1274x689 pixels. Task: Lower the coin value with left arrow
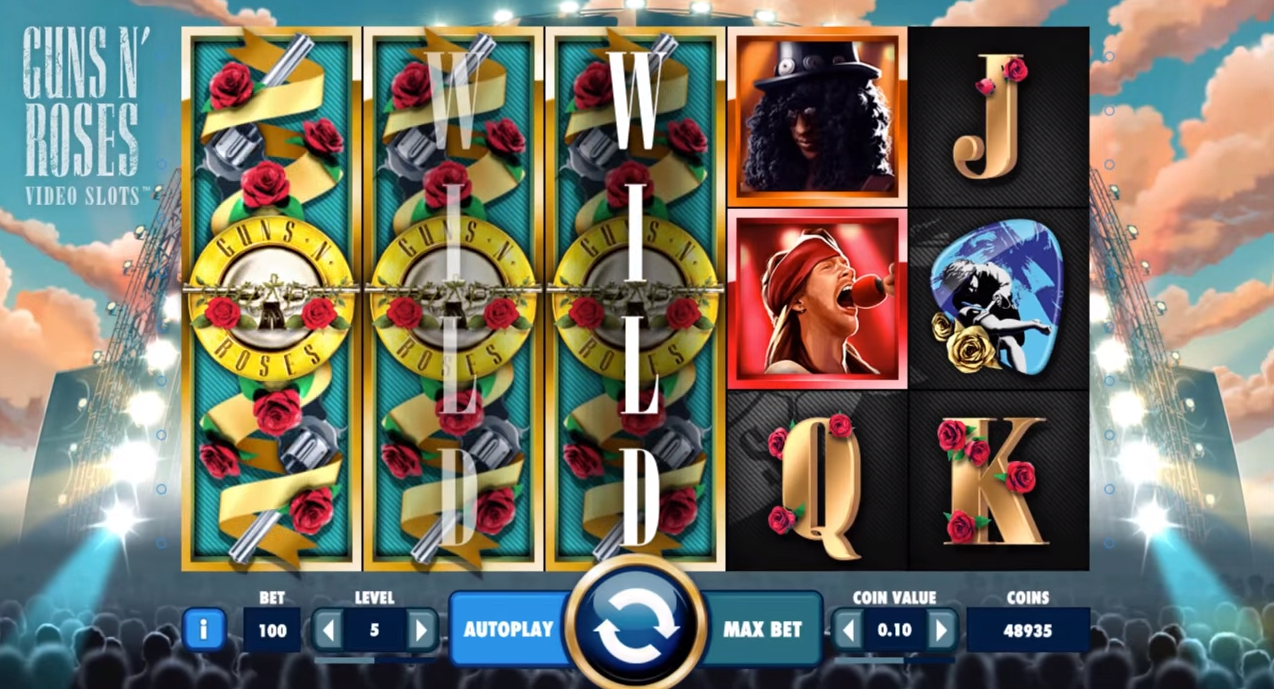(x=848, y=630)
